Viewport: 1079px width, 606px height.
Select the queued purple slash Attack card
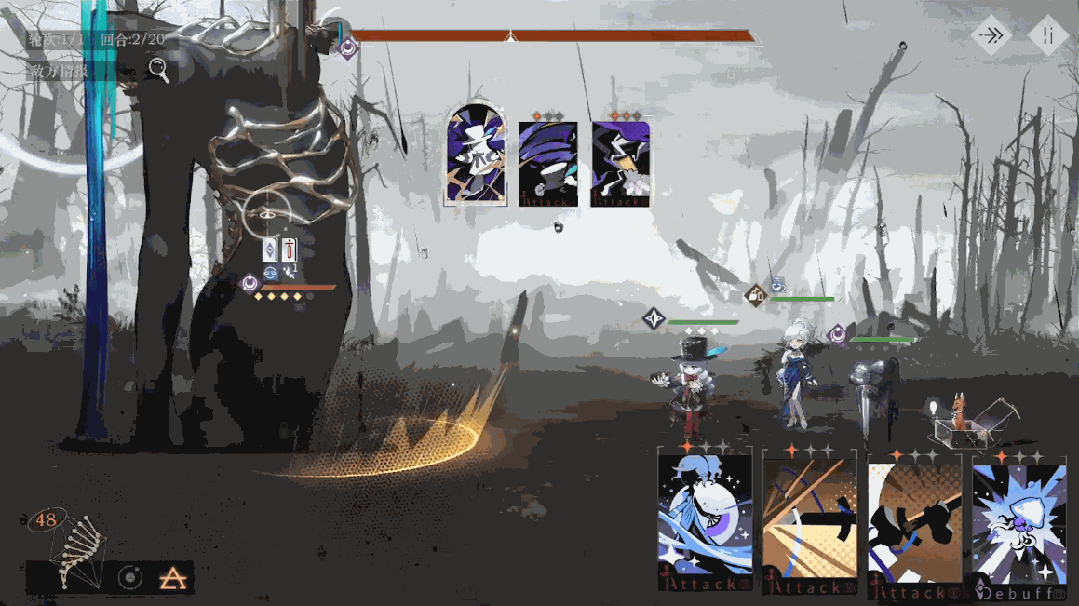pyautogui.click(x=547, y=164)
